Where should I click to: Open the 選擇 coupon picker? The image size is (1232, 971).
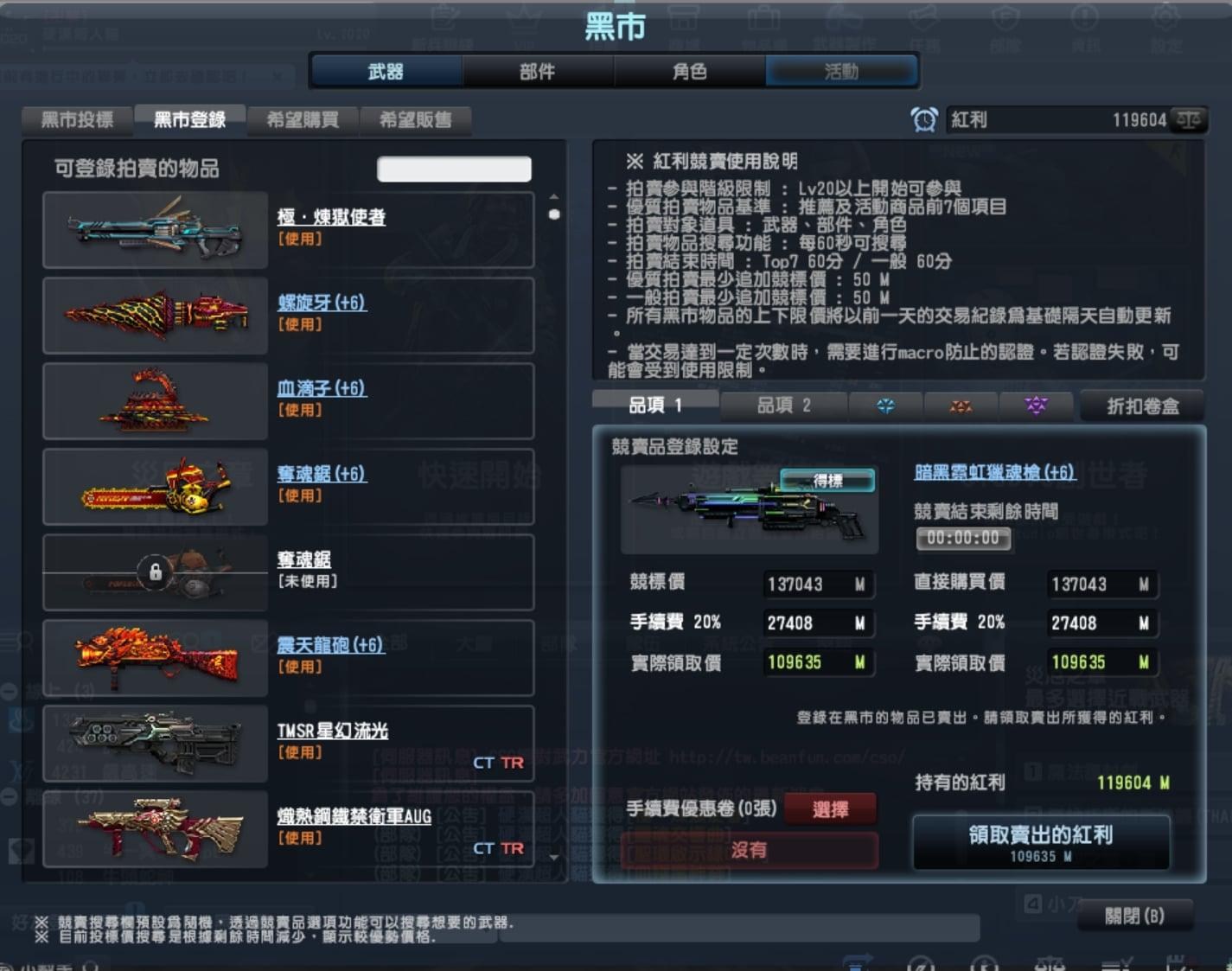click(831, 808)
